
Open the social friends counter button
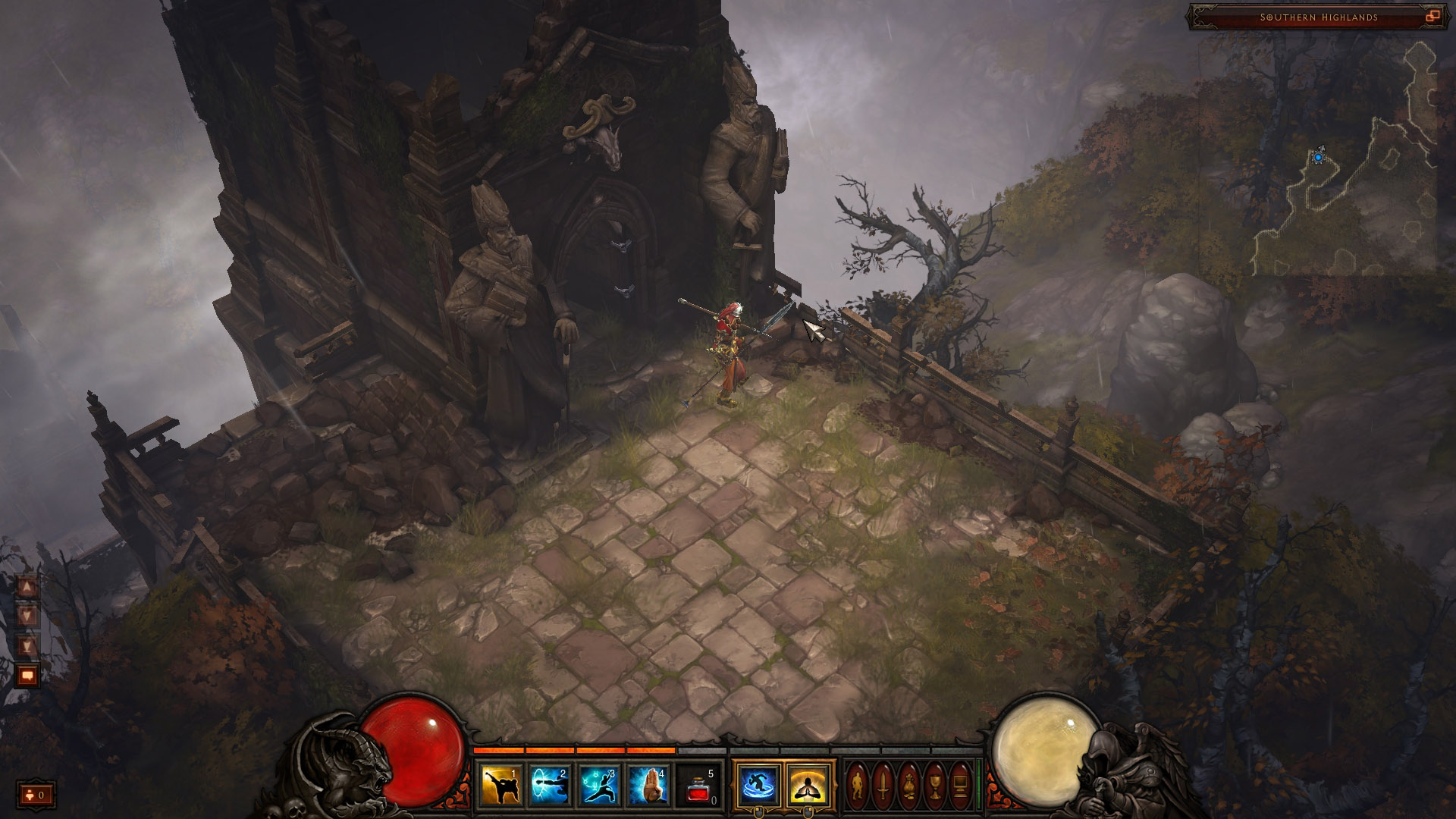pos(36,795)
